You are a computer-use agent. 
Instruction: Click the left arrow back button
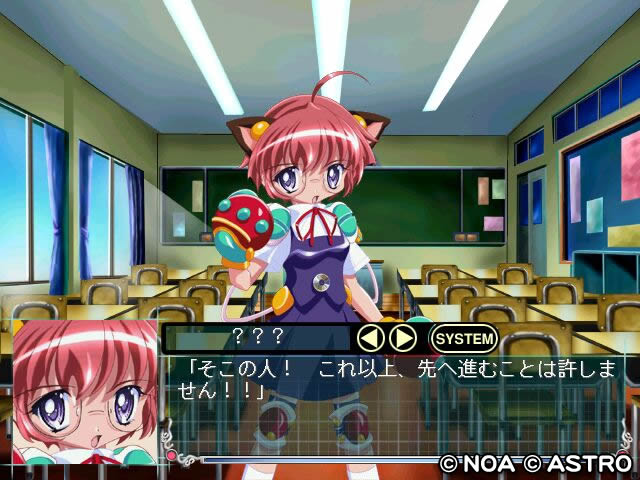[x=371, y=337]
